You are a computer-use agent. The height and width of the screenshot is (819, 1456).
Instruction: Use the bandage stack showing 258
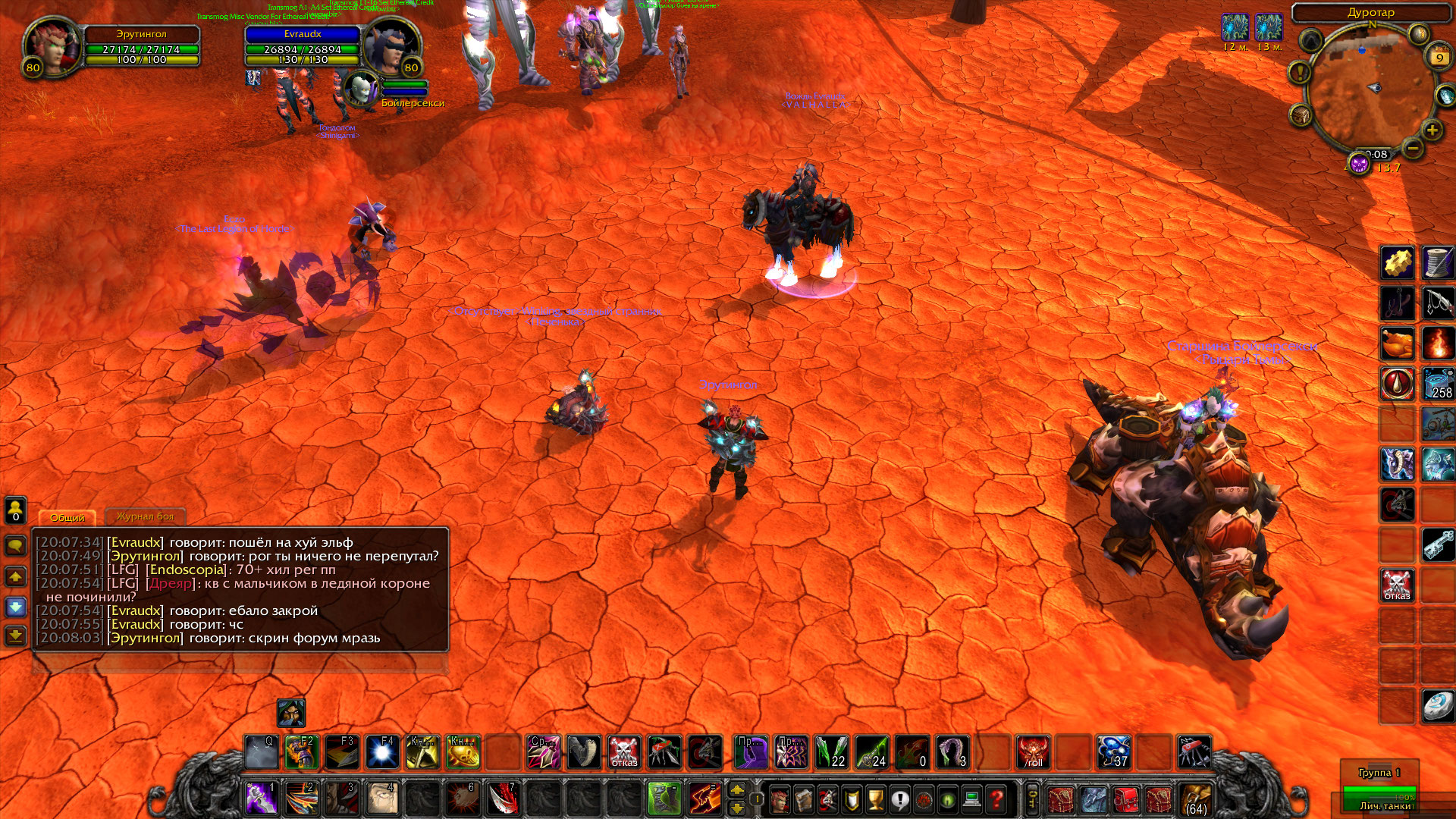(x=1437, y=384)
